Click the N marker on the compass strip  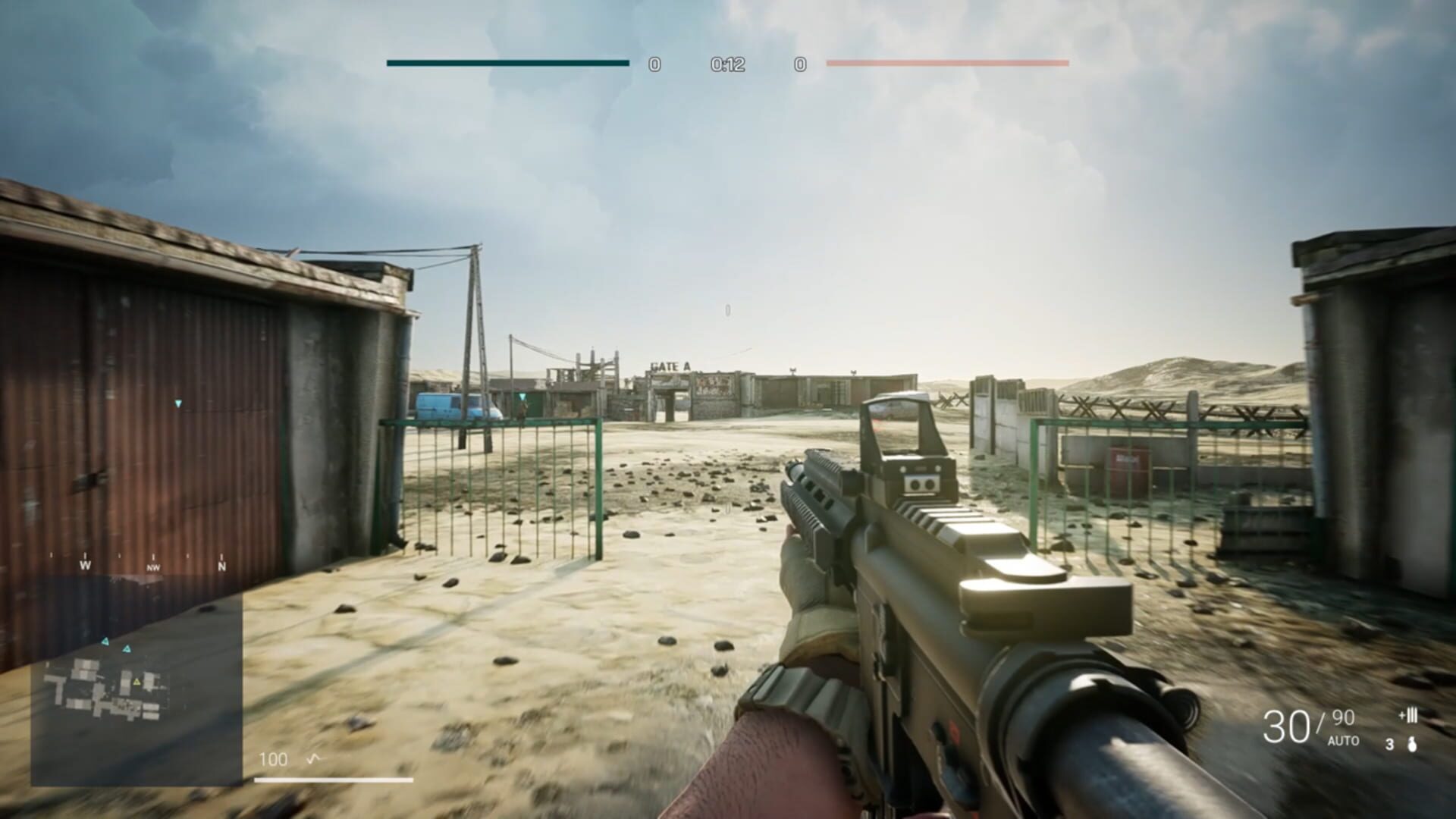pos(220,566)
